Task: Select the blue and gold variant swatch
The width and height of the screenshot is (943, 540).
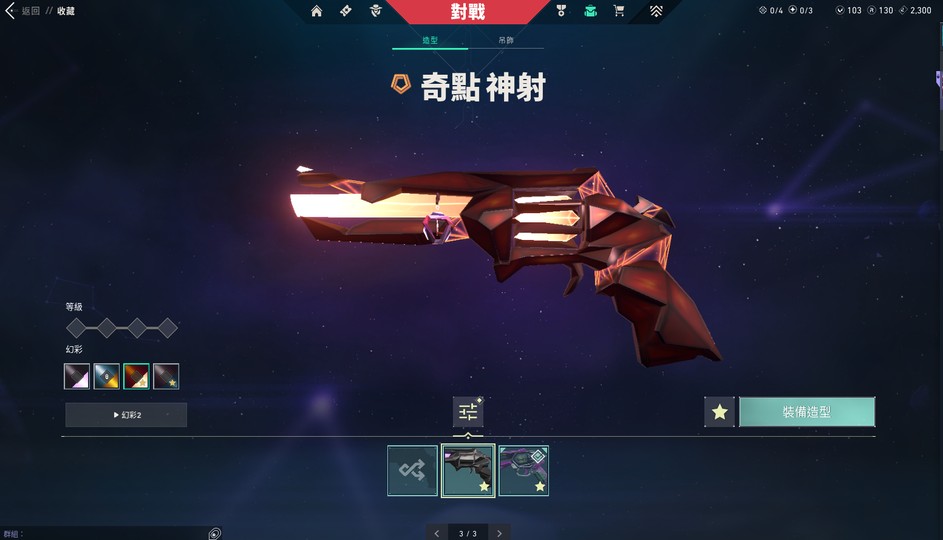Action: (x=106, y=376)
